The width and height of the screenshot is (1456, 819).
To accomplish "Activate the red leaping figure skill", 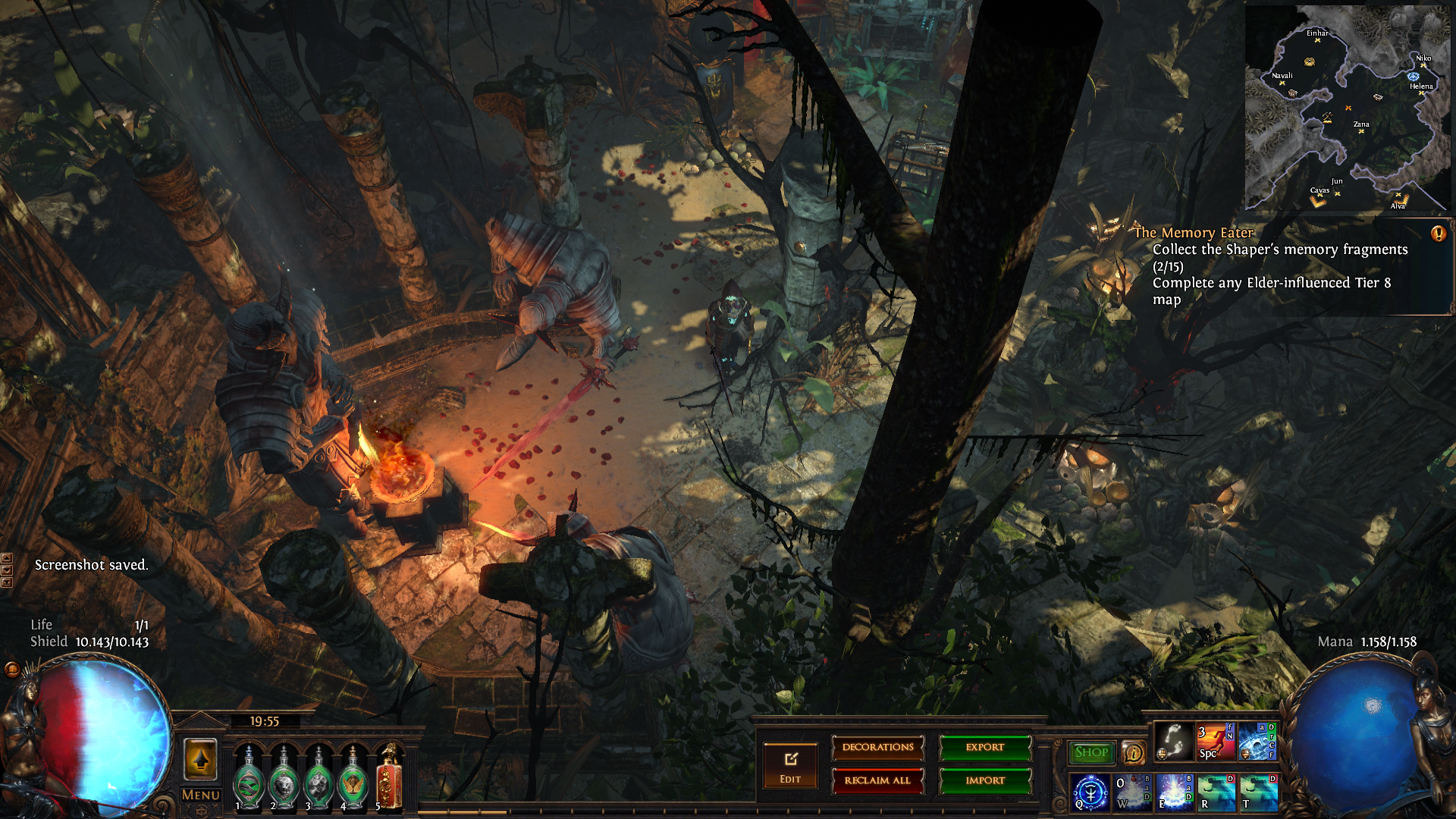I will [1216, 742].
